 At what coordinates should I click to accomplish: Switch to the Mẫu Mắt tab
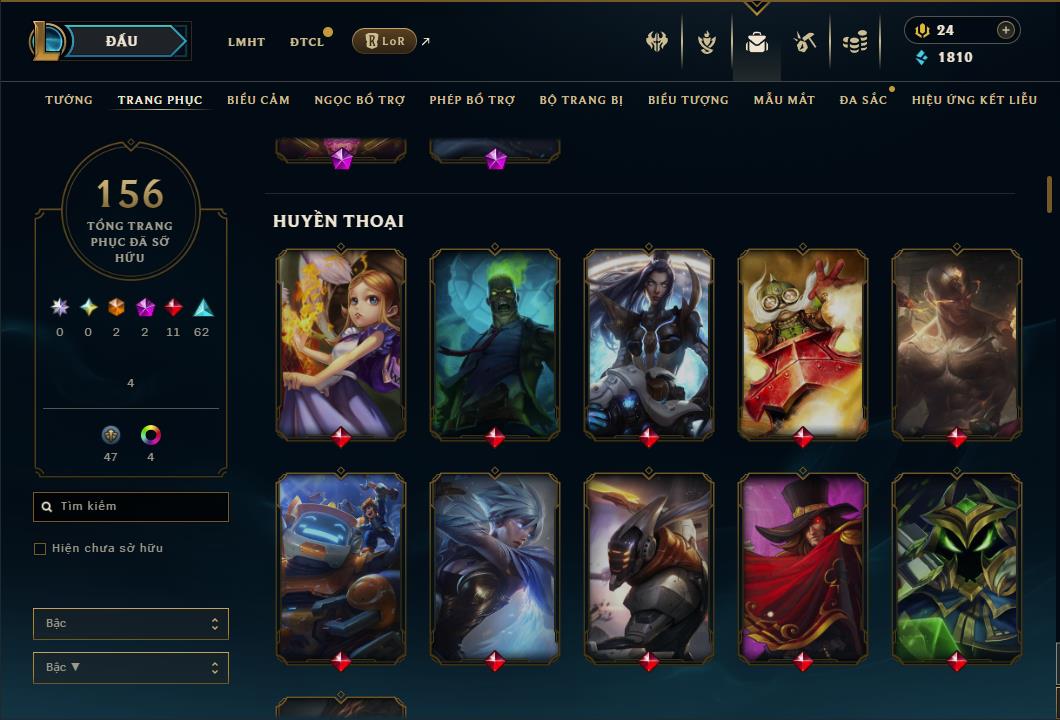[x=784, y=100]
